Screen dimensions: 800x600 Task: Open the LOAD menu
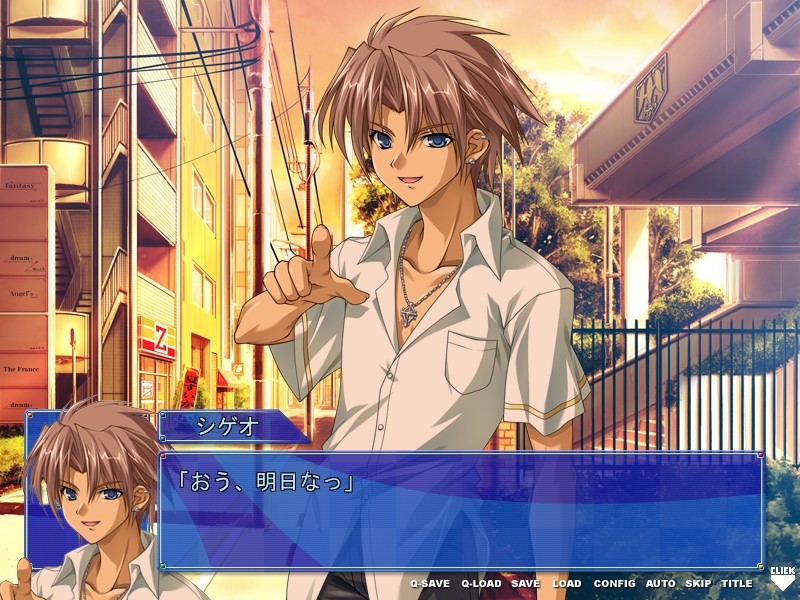coord(566,583)
